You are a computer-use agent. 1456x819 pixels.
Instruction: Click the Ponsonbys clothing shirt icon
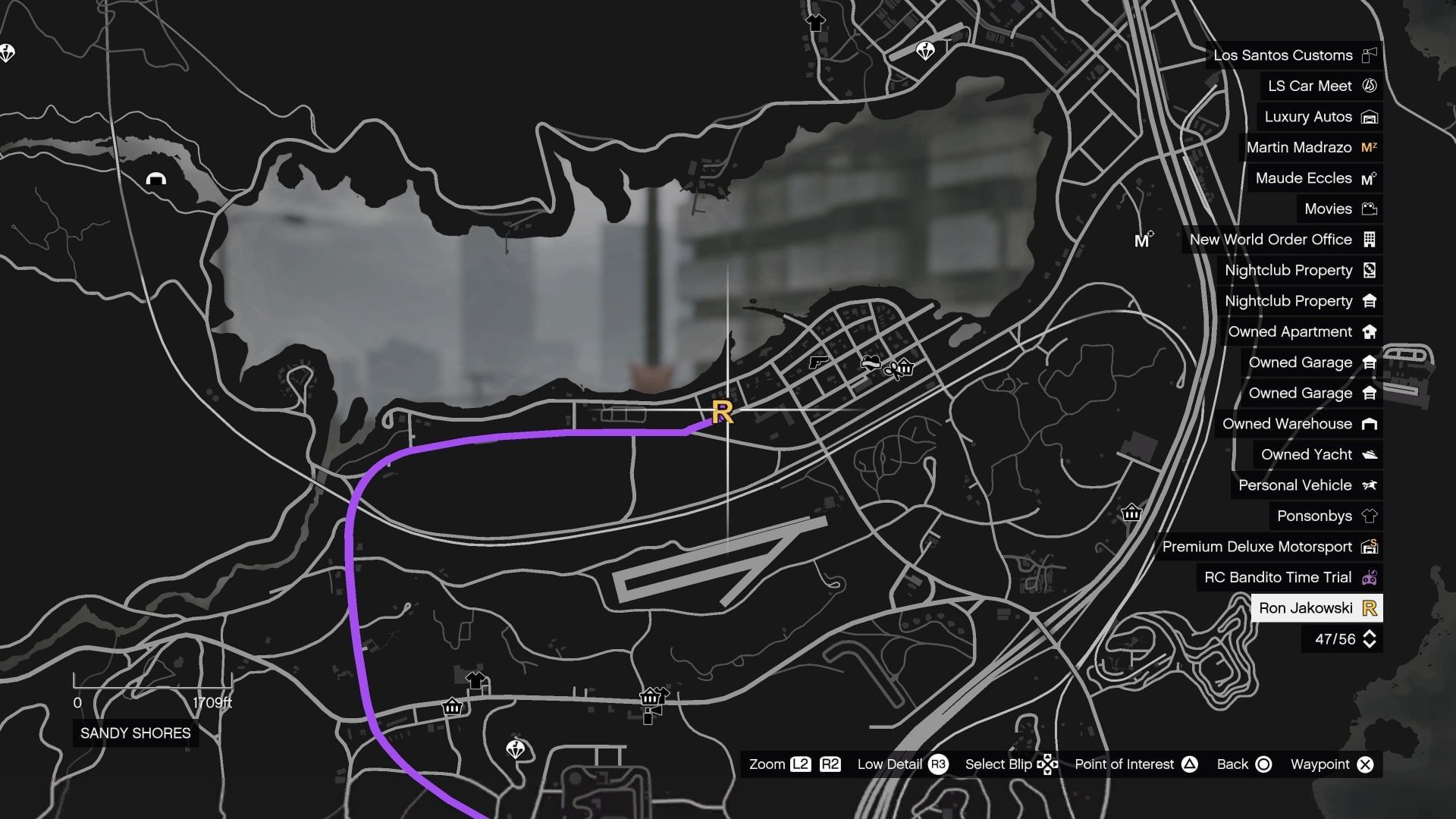(1370, 516)
